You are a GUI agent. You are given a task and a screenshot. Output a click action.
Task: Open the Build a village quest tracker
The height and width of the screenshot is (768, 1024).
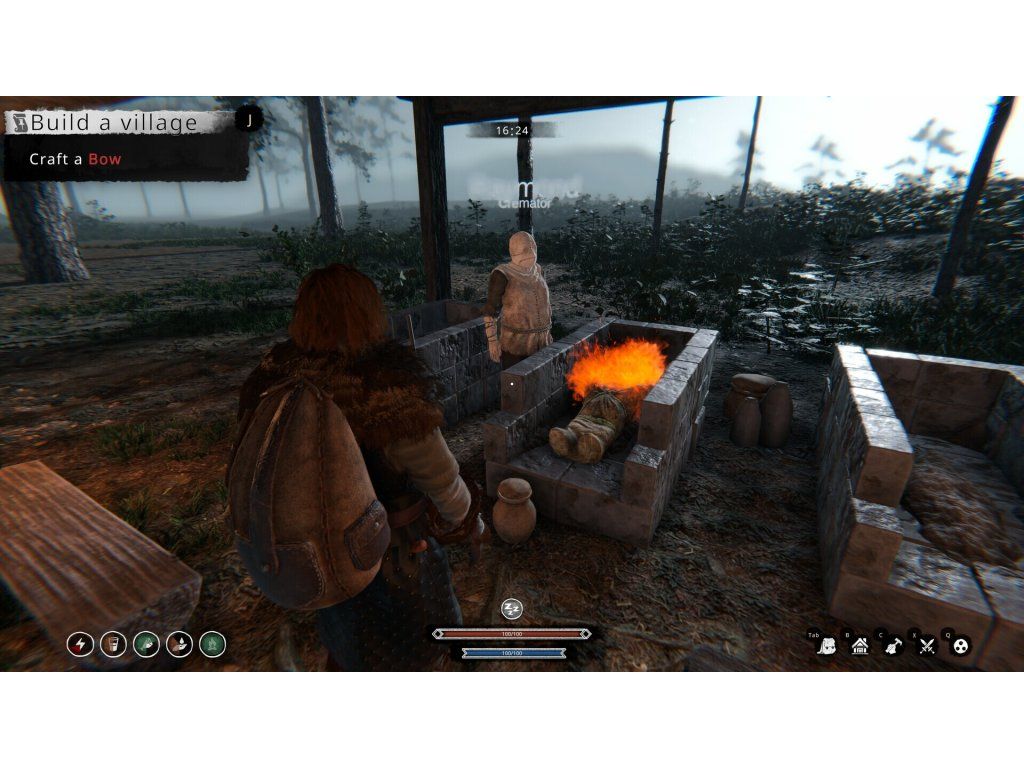pyautogui.click(x=115, y=123)
